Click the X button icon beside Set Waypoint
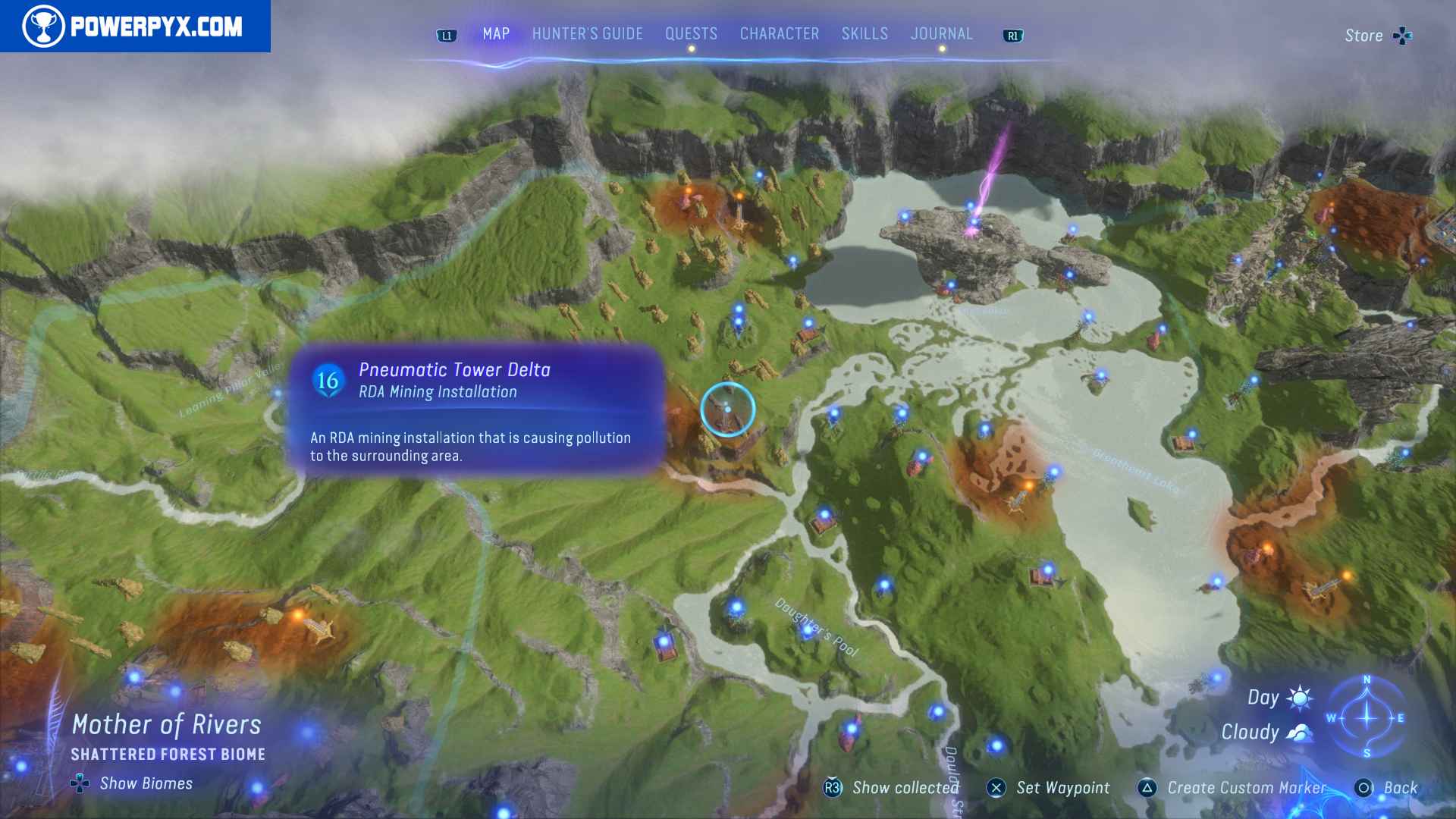Image resolution: width=1456 pixels, height=819 pixels. [x=997, y=789]
